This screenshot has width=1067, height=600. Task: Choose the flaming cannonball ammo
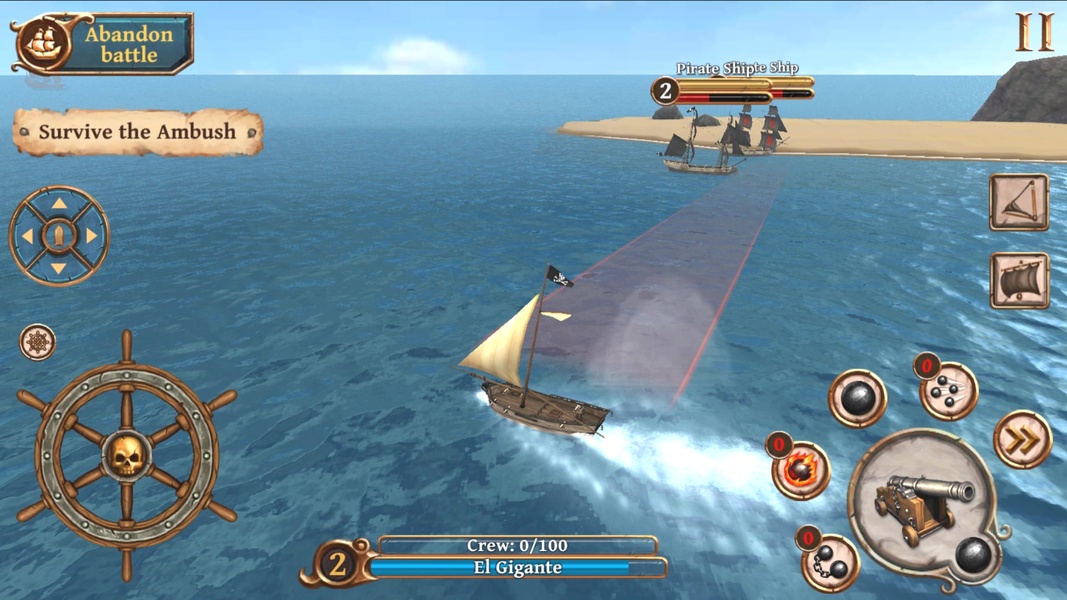[x=801, y=469]
